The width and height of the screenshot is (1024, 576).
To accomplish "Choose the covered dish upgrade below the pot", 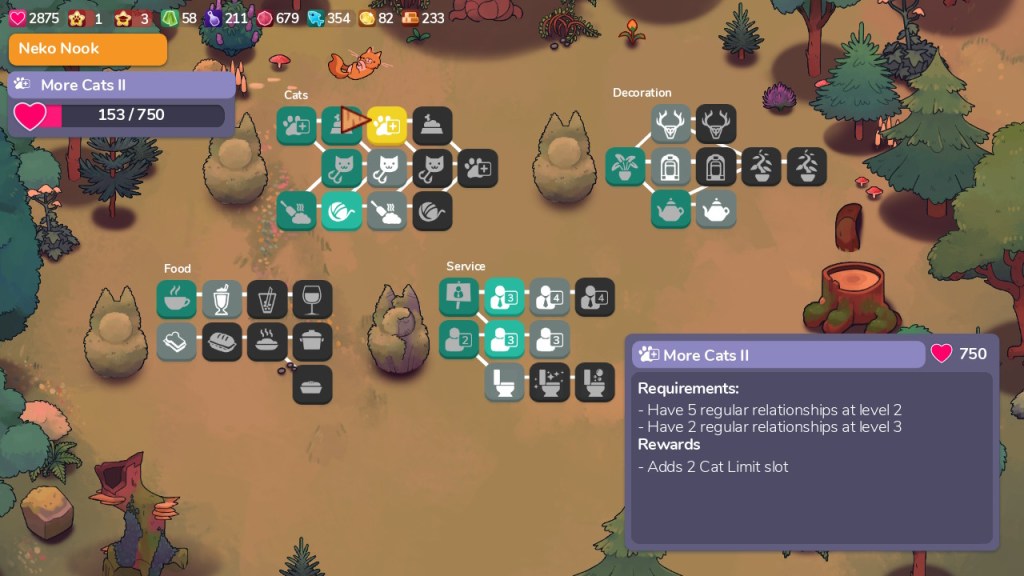I will tap(312, 384).
